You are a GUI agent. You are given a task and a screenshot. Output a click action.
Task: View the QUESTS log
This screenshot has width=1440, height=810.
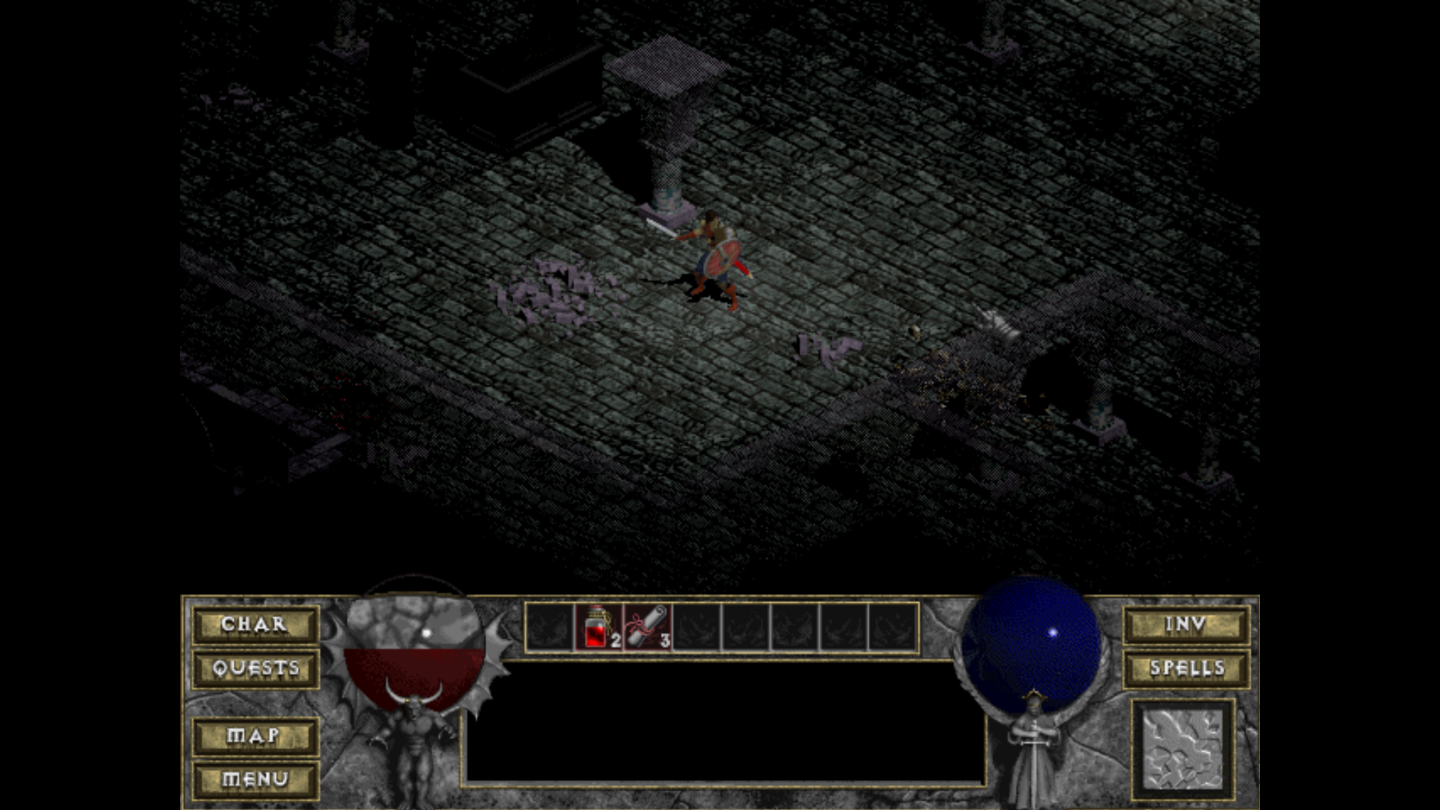254,668
